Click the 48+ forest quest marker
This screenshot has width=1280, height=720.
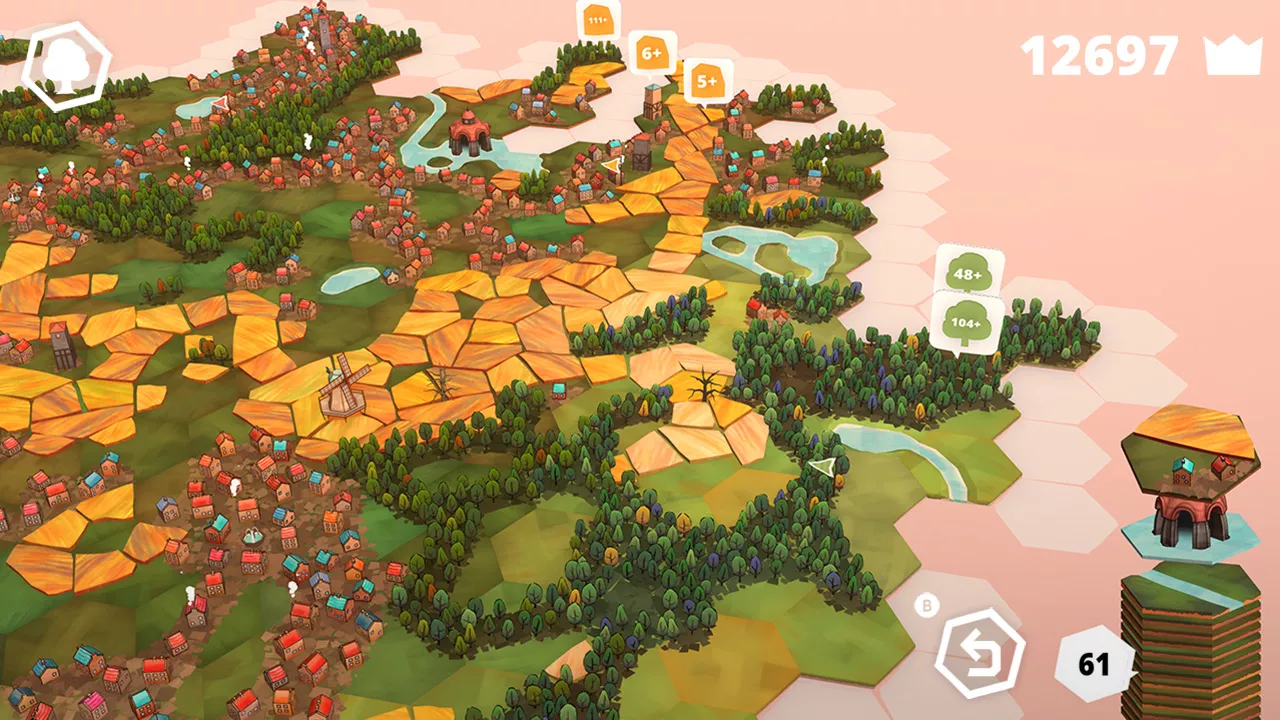(968, 273)
